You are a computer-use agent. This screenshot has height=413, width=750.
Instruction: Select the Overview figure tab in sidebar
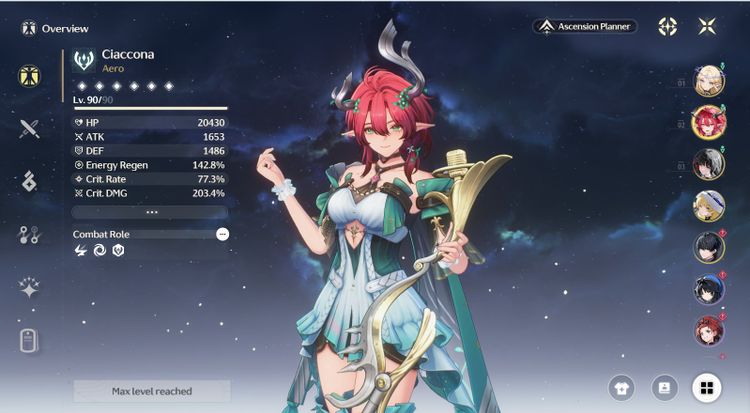coord(29,76)
